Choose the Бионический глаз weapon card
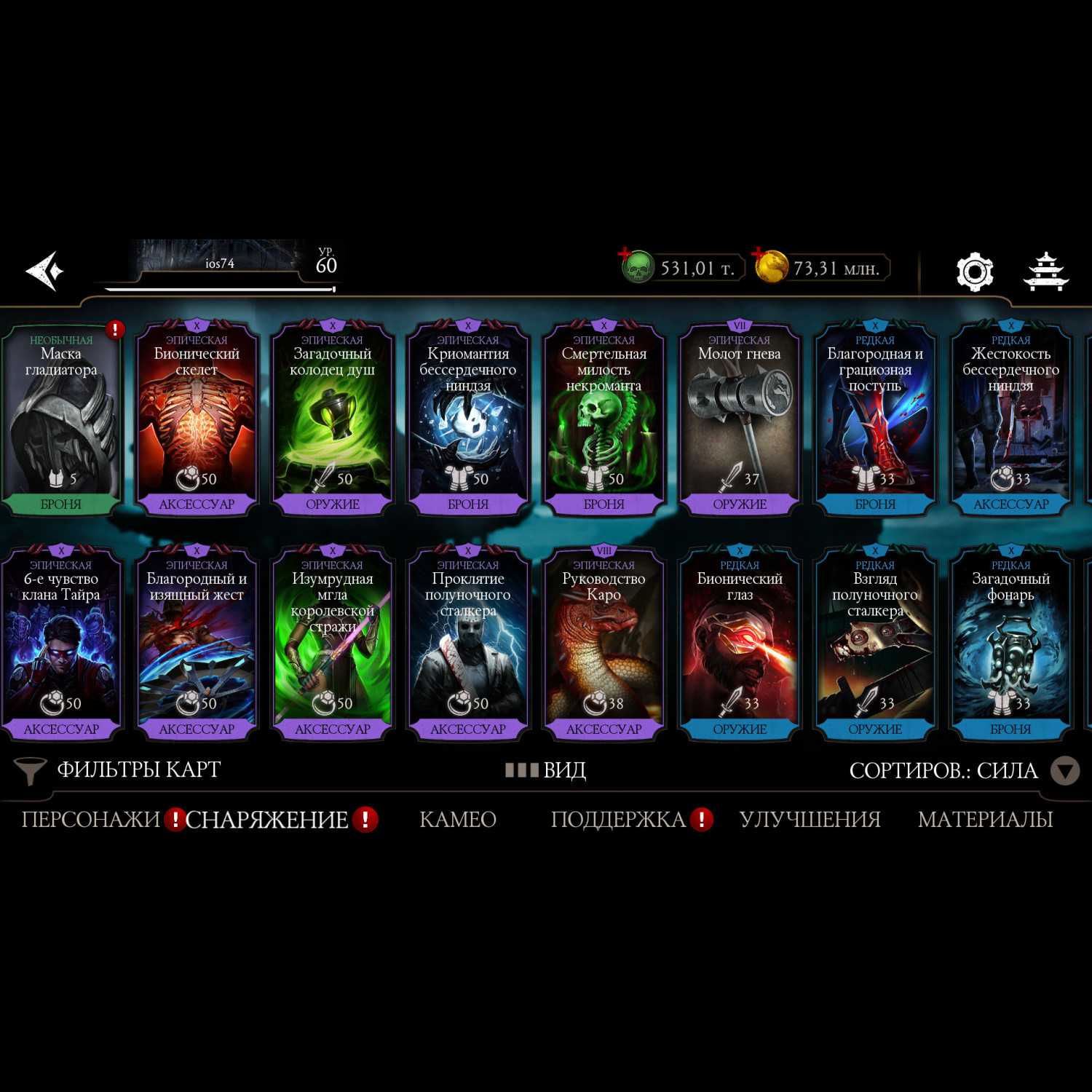 point(740,645)
